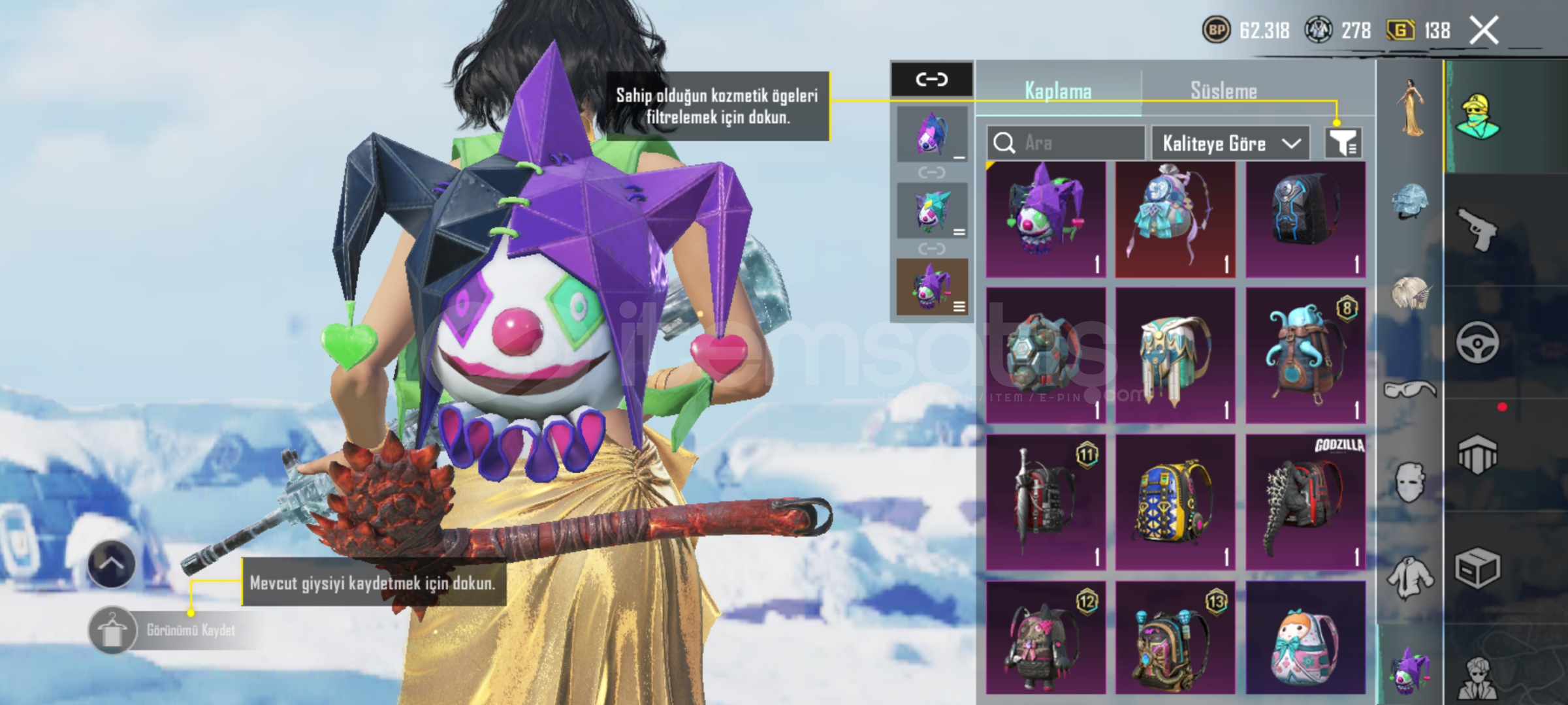
Task: Expand the round up-arrow button
Action: click(x=111, y=565)
